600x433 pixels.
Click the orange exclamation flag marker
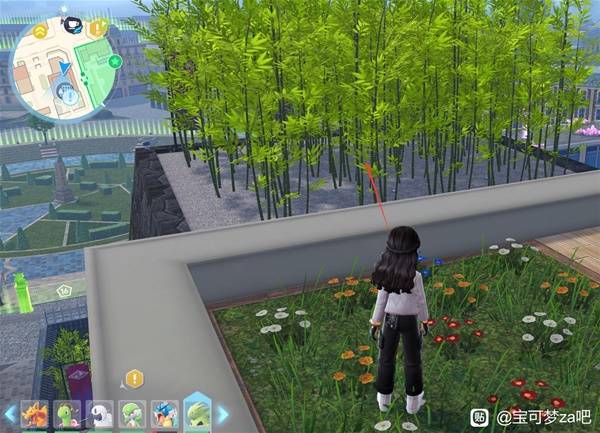(97, 30)
